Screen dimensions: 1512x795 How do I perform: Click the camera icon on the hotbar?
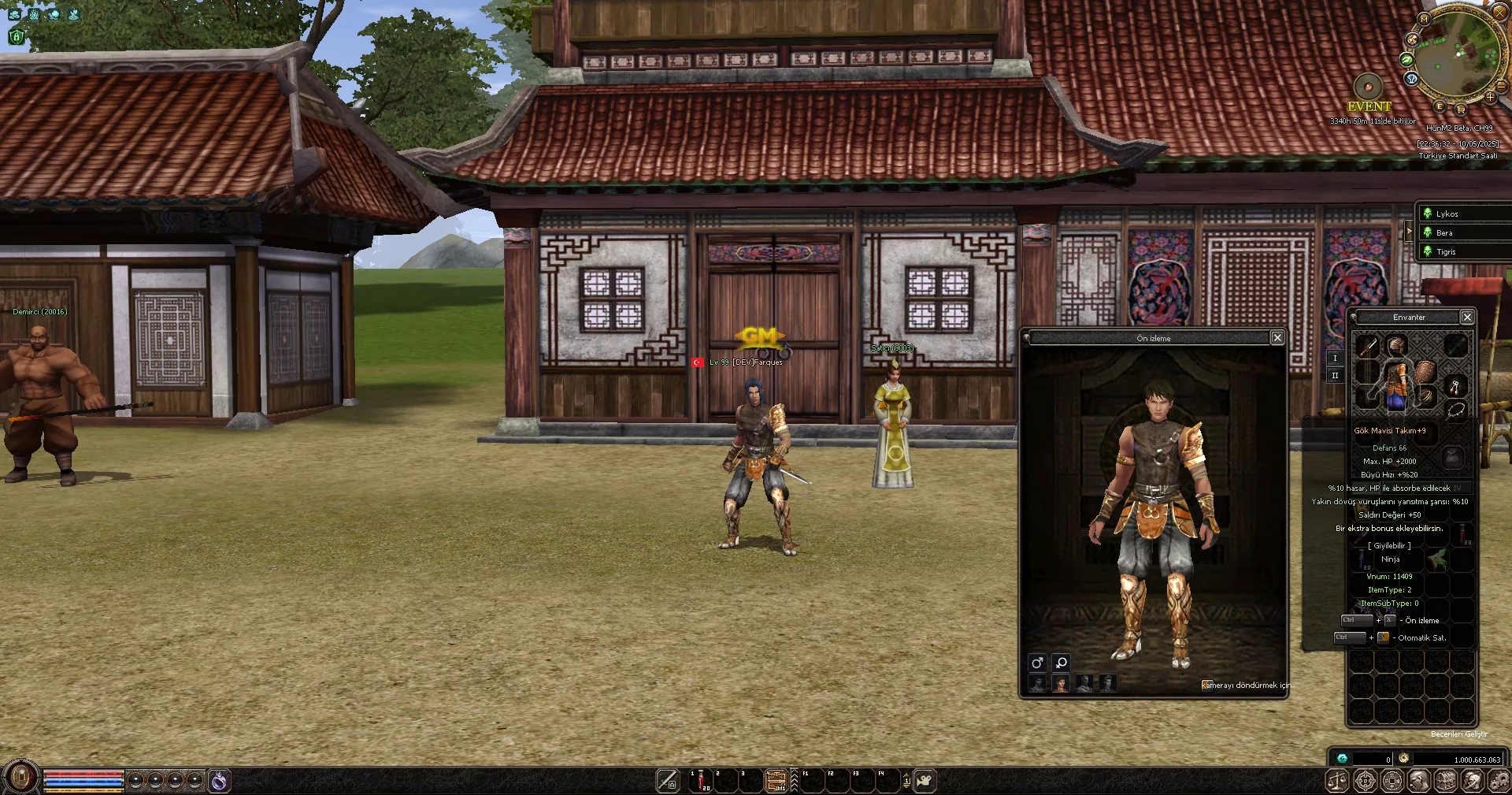pos(925,780)
